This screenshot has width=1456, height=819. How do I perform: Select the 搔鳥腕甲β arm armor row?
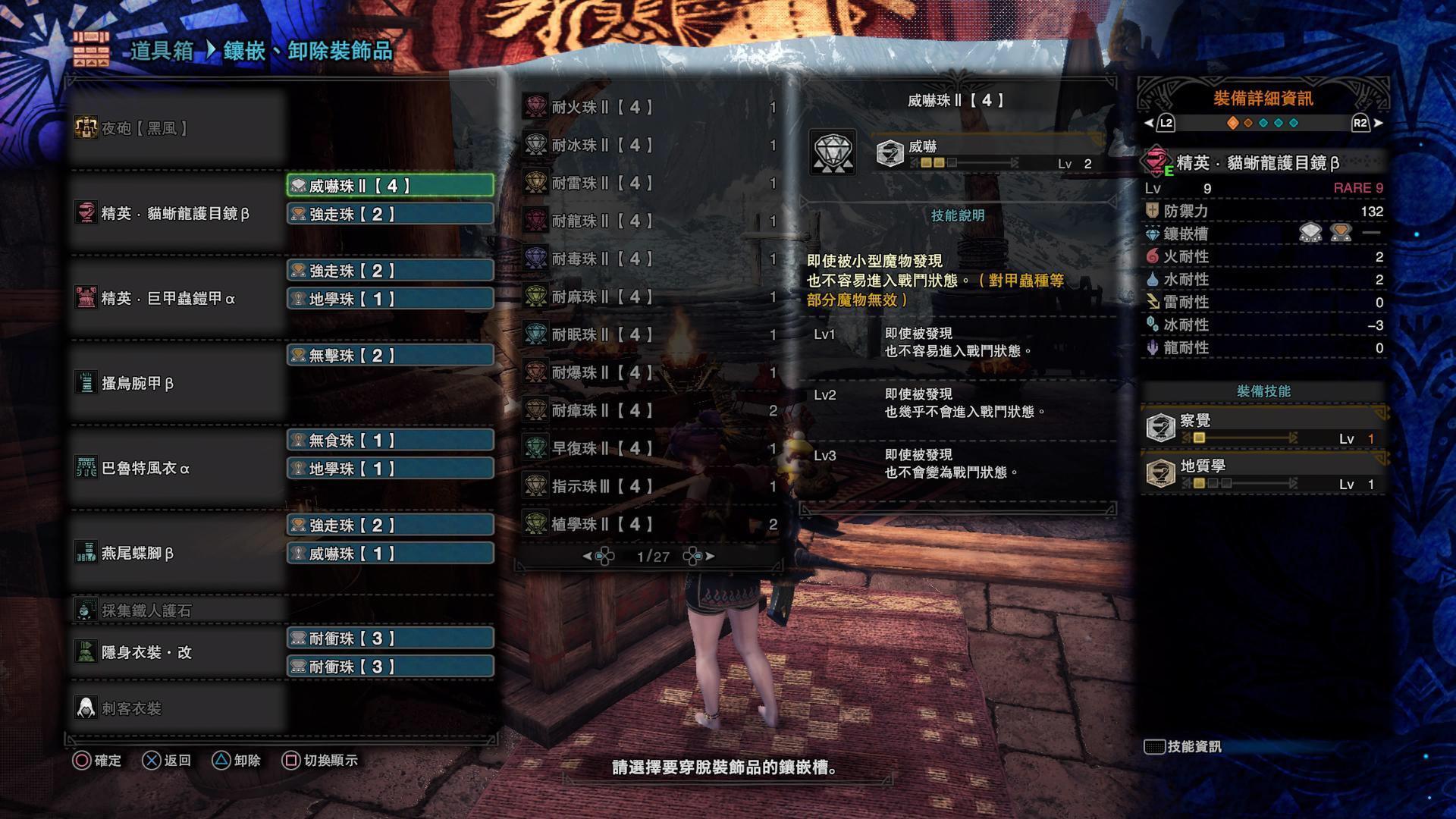click(x=176, y=383)
